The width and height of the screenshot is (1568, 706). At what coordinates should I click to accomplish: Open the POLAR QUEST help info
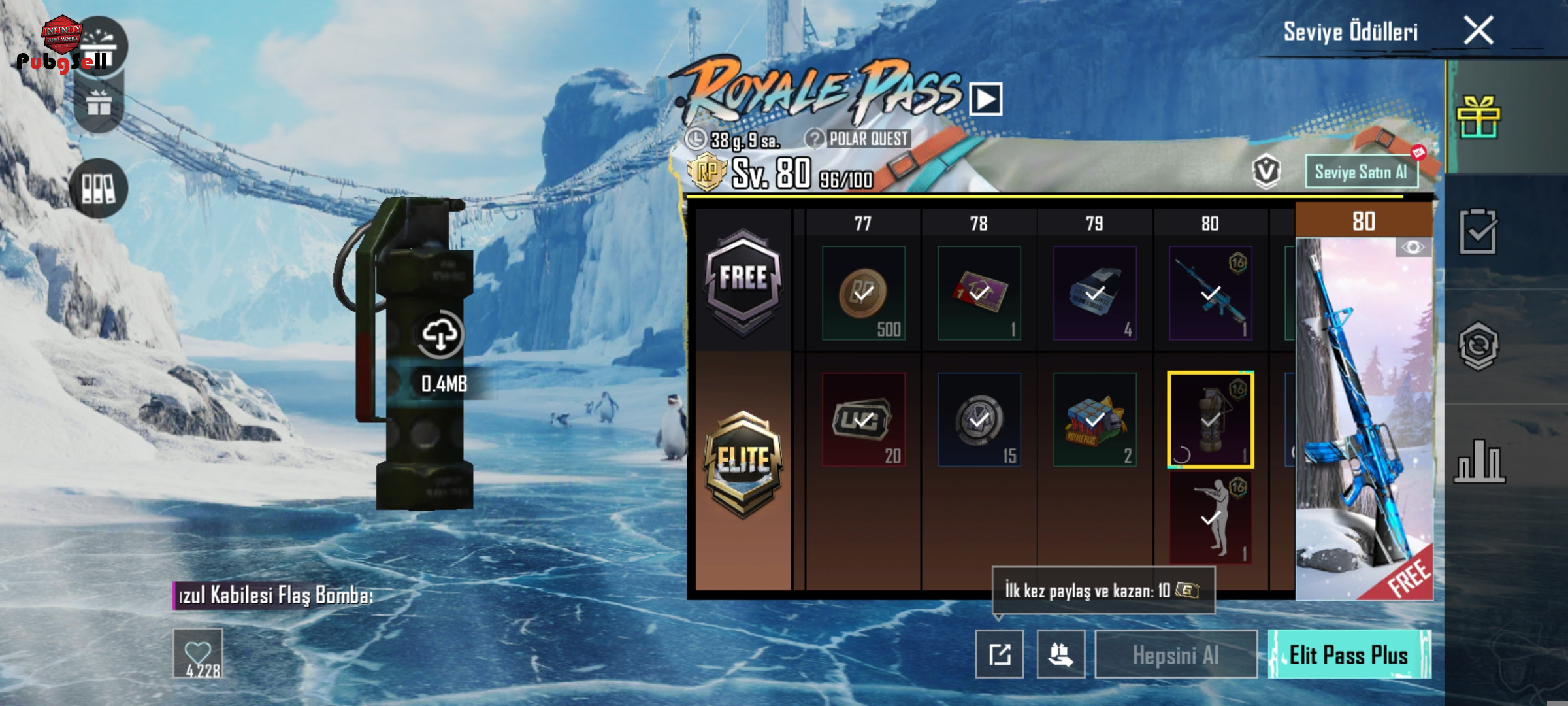pos(815,139)
